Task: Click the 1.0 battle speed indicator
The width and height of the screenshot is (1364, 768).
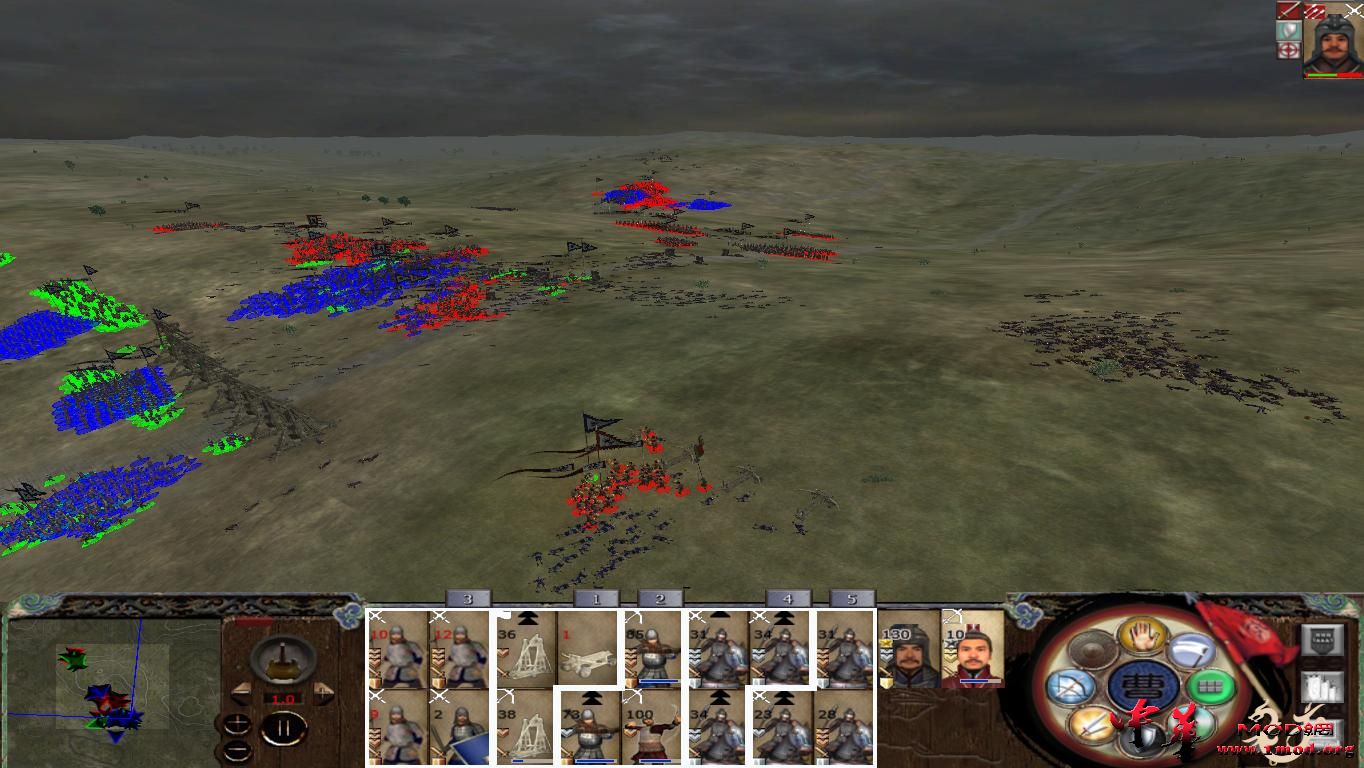Action: tap(282, 699)
